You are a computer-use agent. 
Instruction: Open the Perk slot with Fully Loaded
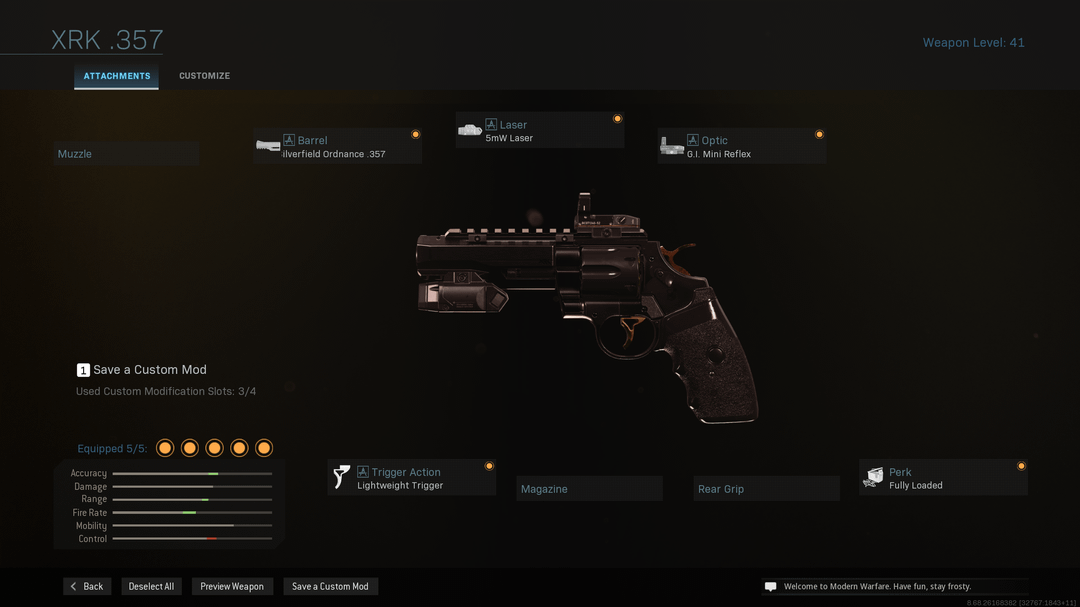tap(943, 478)
